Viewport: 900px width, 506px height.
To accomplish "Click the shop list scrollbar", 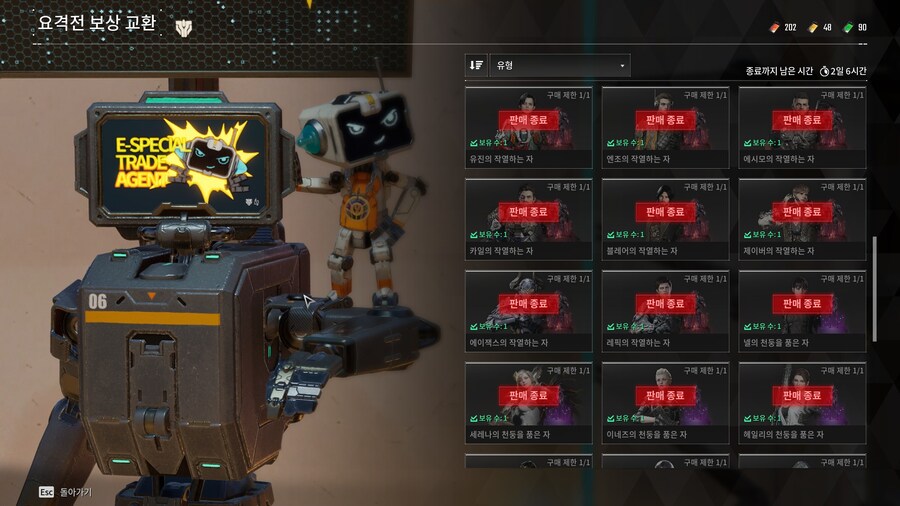I will [876, 290].
